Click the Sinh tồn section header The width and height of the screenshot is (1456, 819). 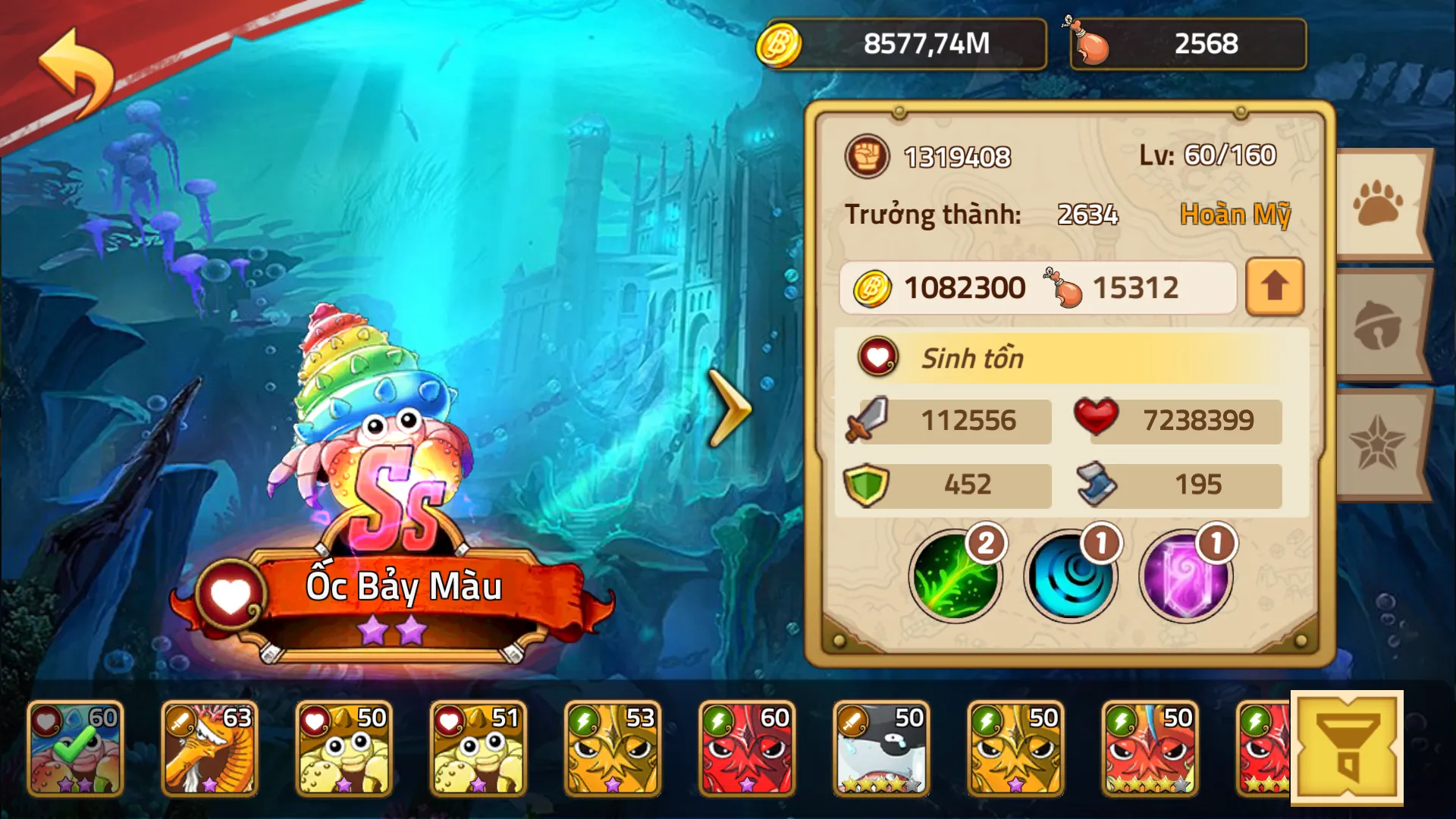point(973,358)
